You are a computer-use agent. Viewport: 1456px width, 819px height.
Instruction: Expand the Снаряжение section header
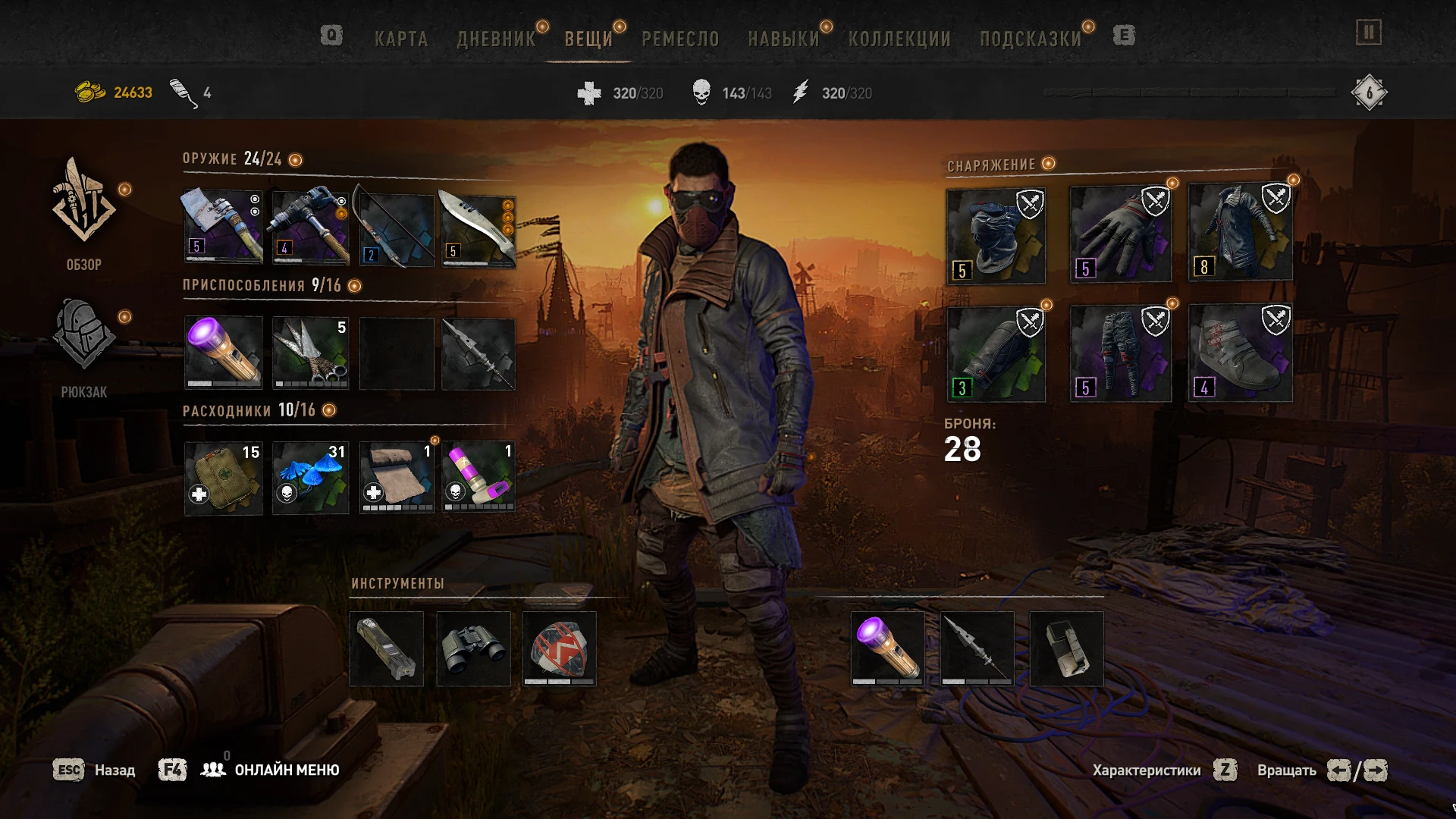click(993, 163)
